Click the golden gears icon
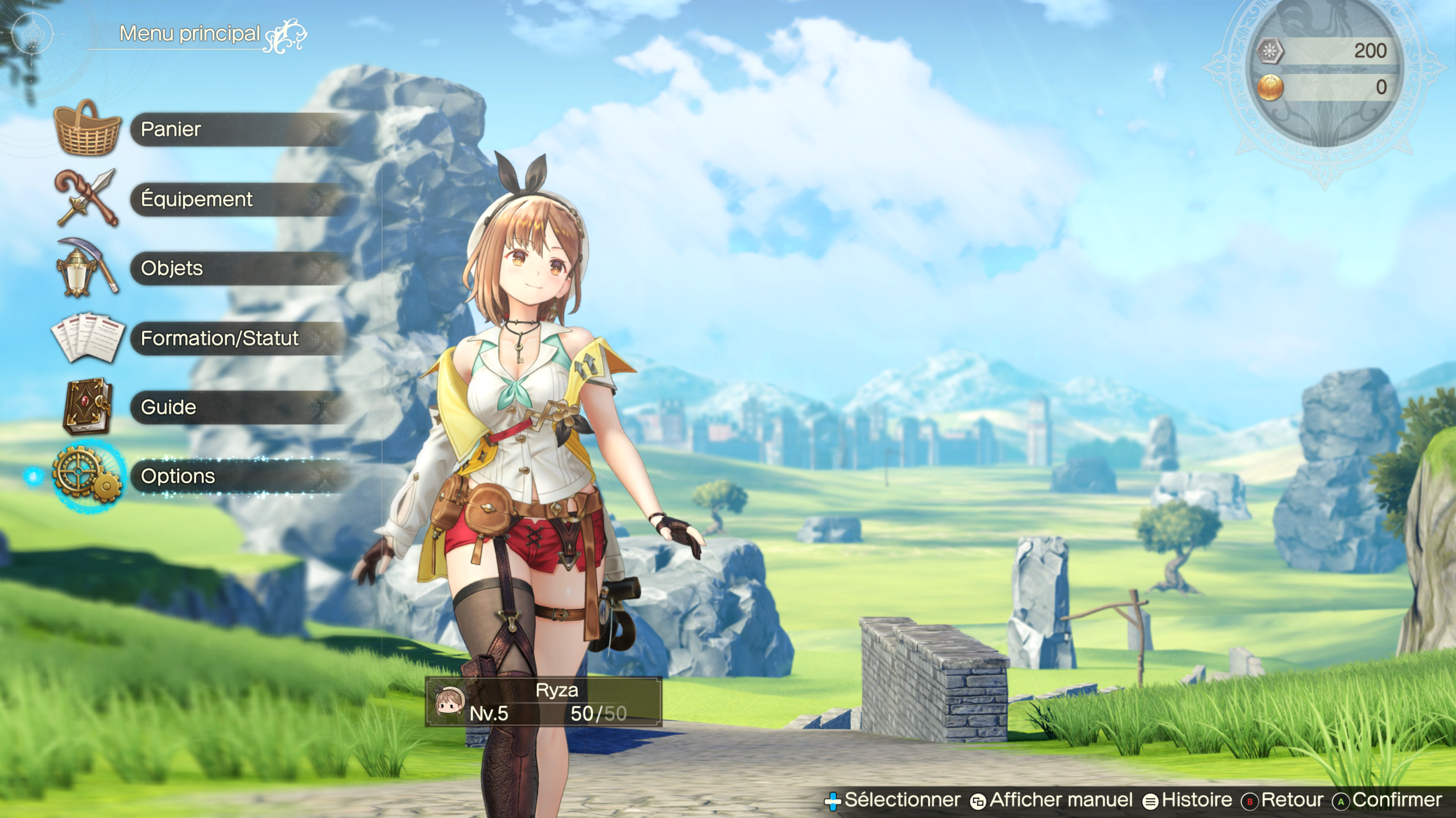 (x=87, y=475)
